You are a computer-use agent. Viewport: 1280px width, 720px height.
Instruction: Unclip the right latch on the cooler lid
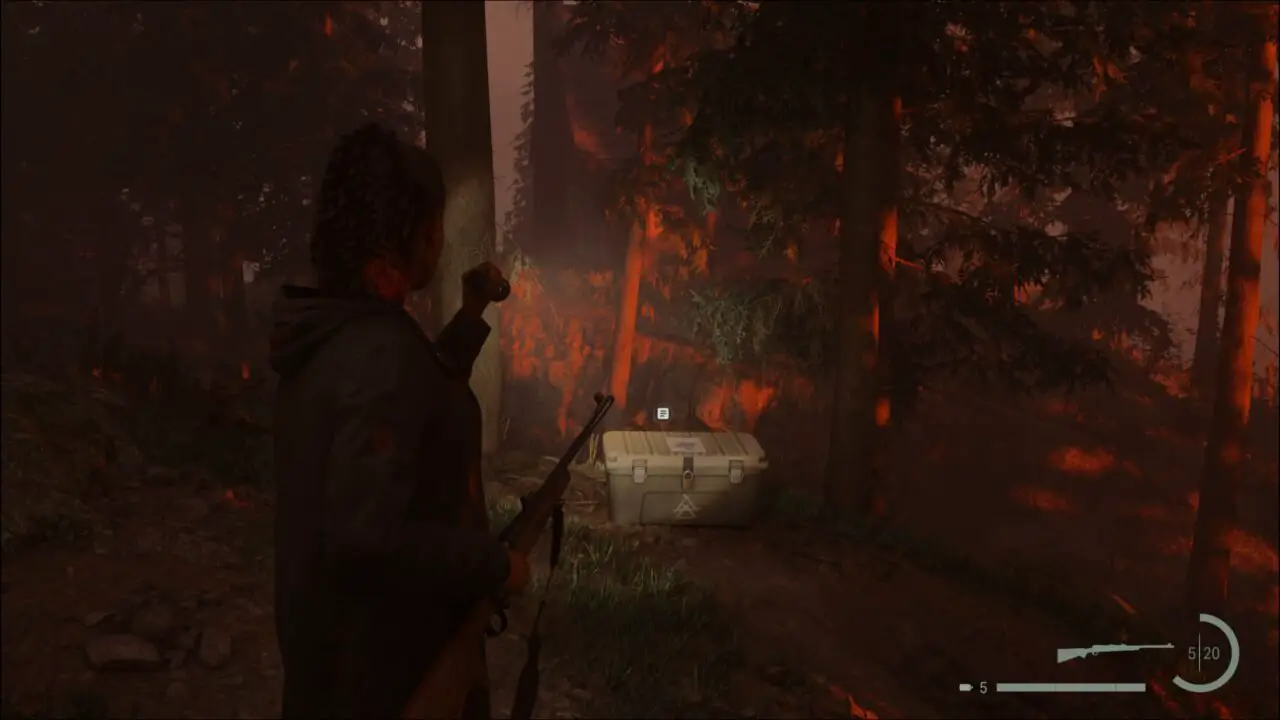click(737, 471)
